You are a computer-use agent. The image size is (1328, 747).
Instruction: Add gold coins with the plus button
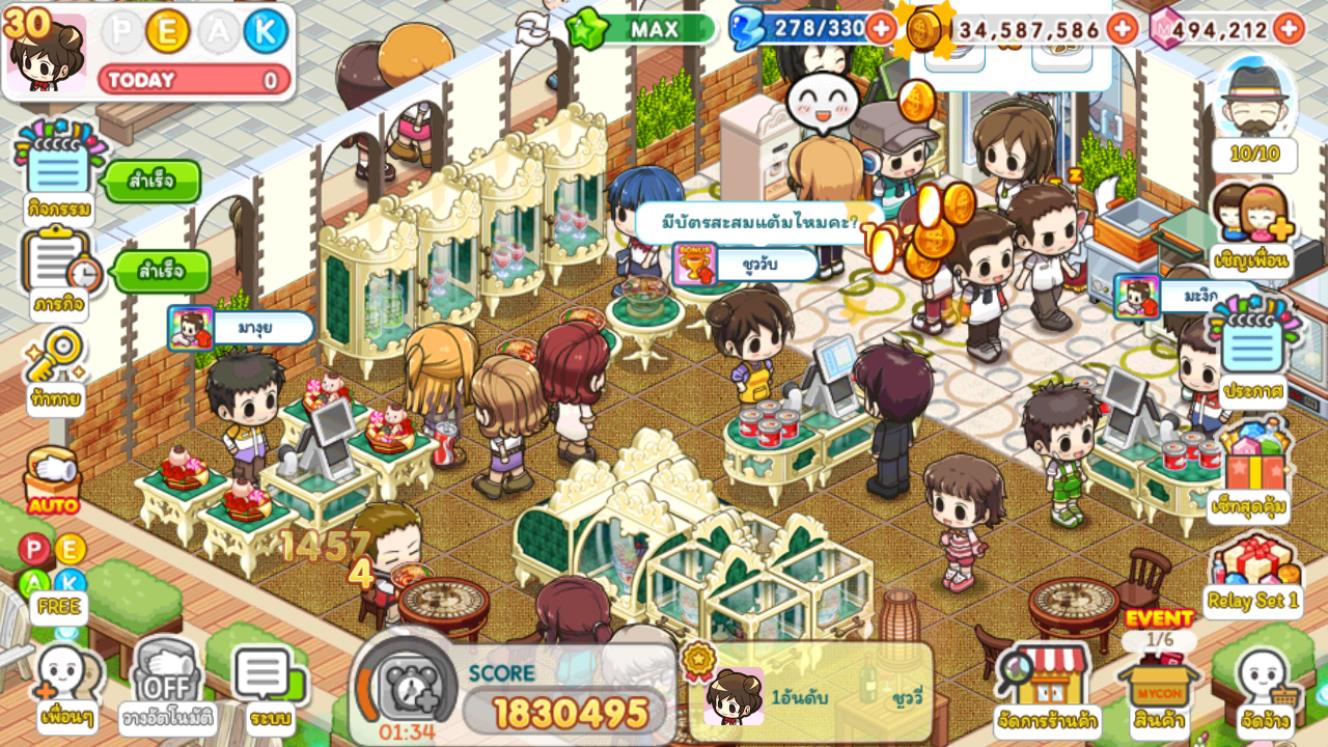[1123, 28]
